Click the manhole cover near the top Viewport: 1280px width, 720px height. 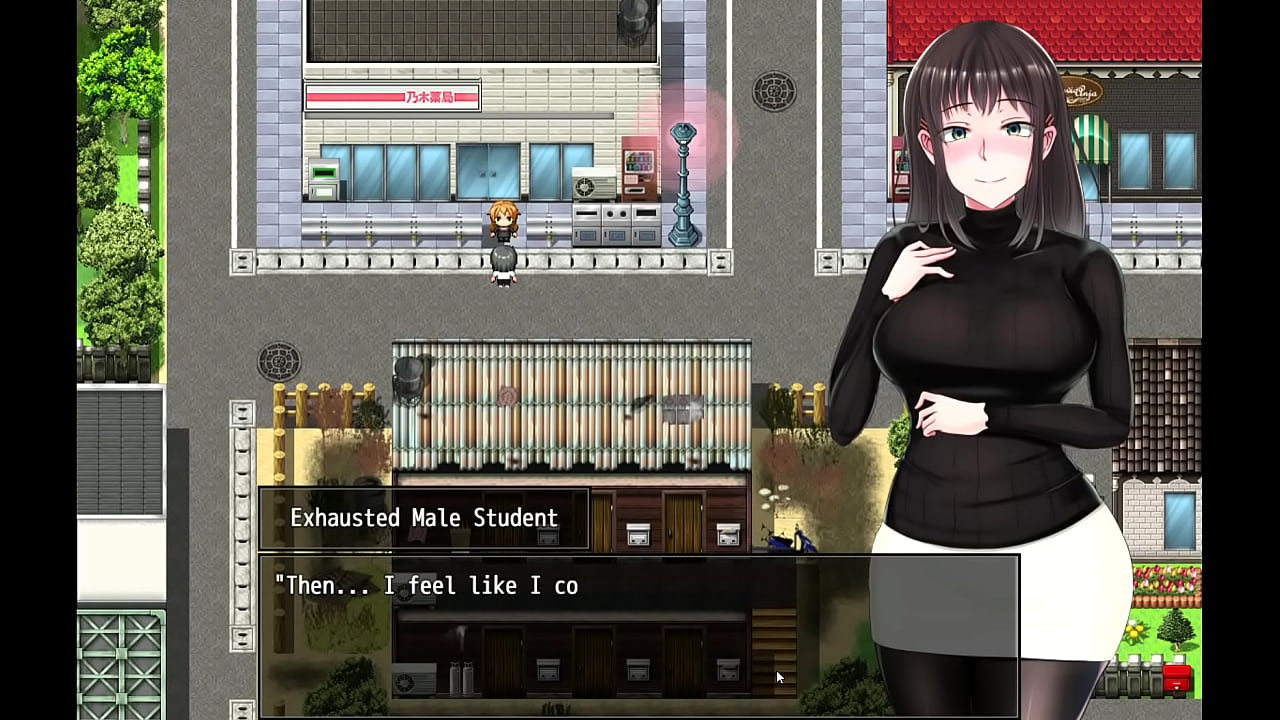774,91
